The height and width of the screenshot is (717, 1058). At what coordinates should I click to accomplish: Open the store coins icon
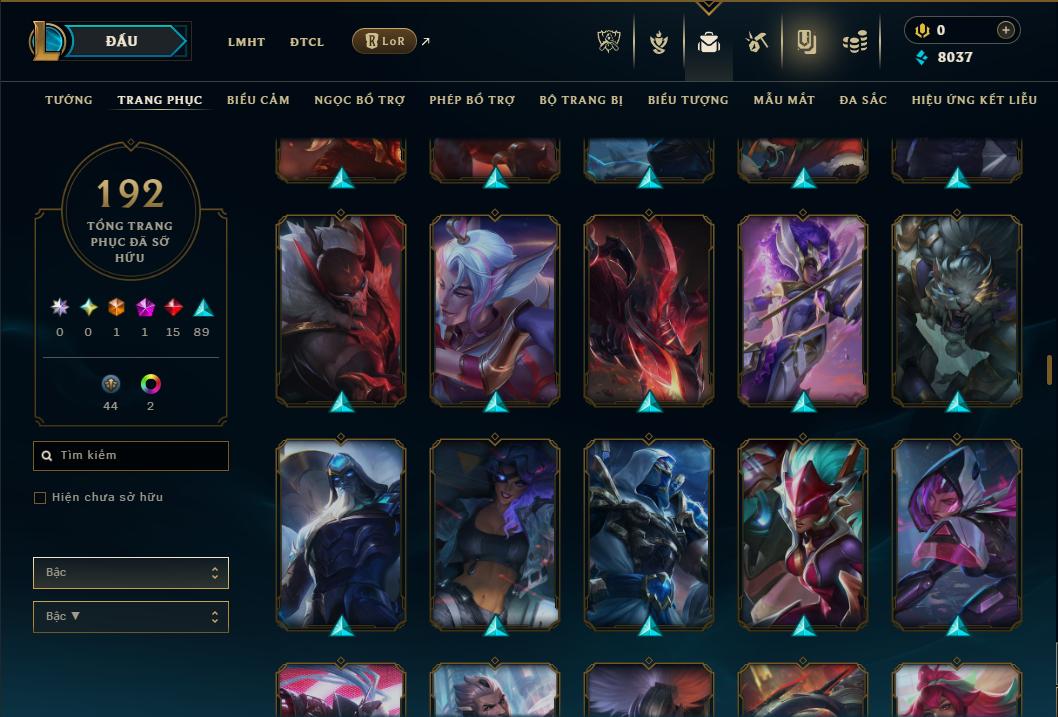[854, 42]
